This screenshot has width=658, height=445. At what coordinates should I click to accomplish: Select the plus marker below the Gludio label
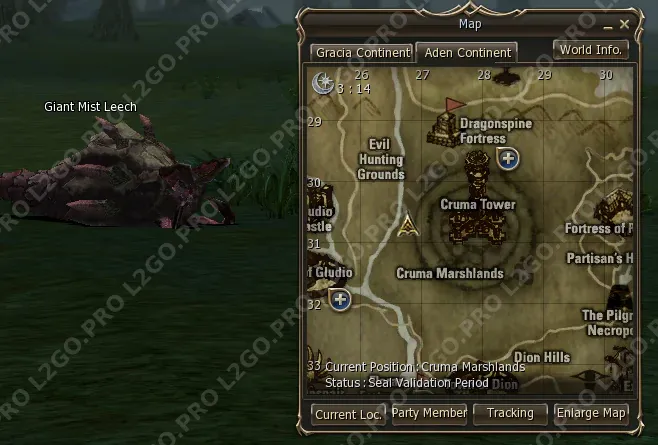[340, 300]
